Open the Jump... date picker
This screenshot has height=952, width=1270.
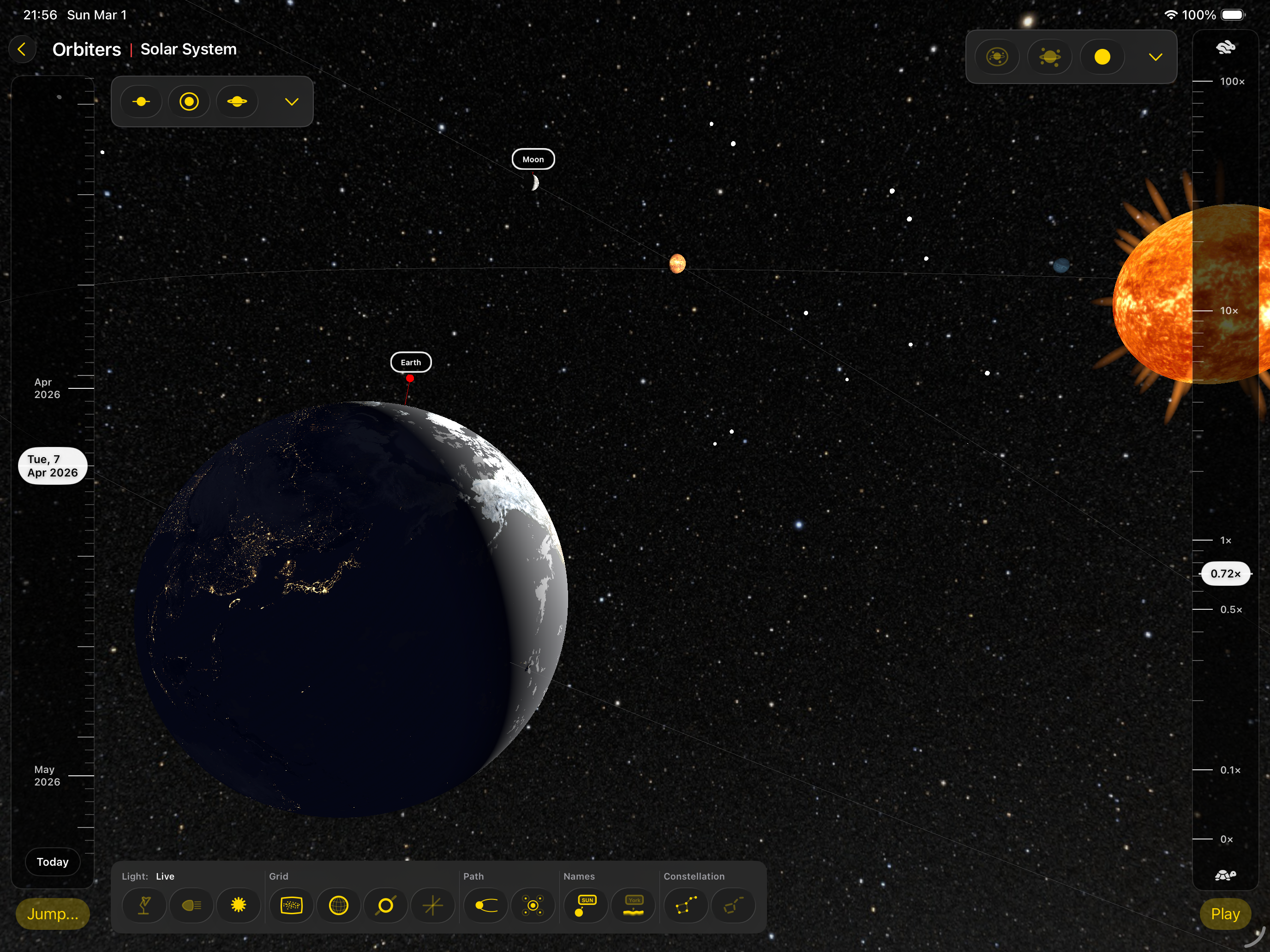pos(52,914)
